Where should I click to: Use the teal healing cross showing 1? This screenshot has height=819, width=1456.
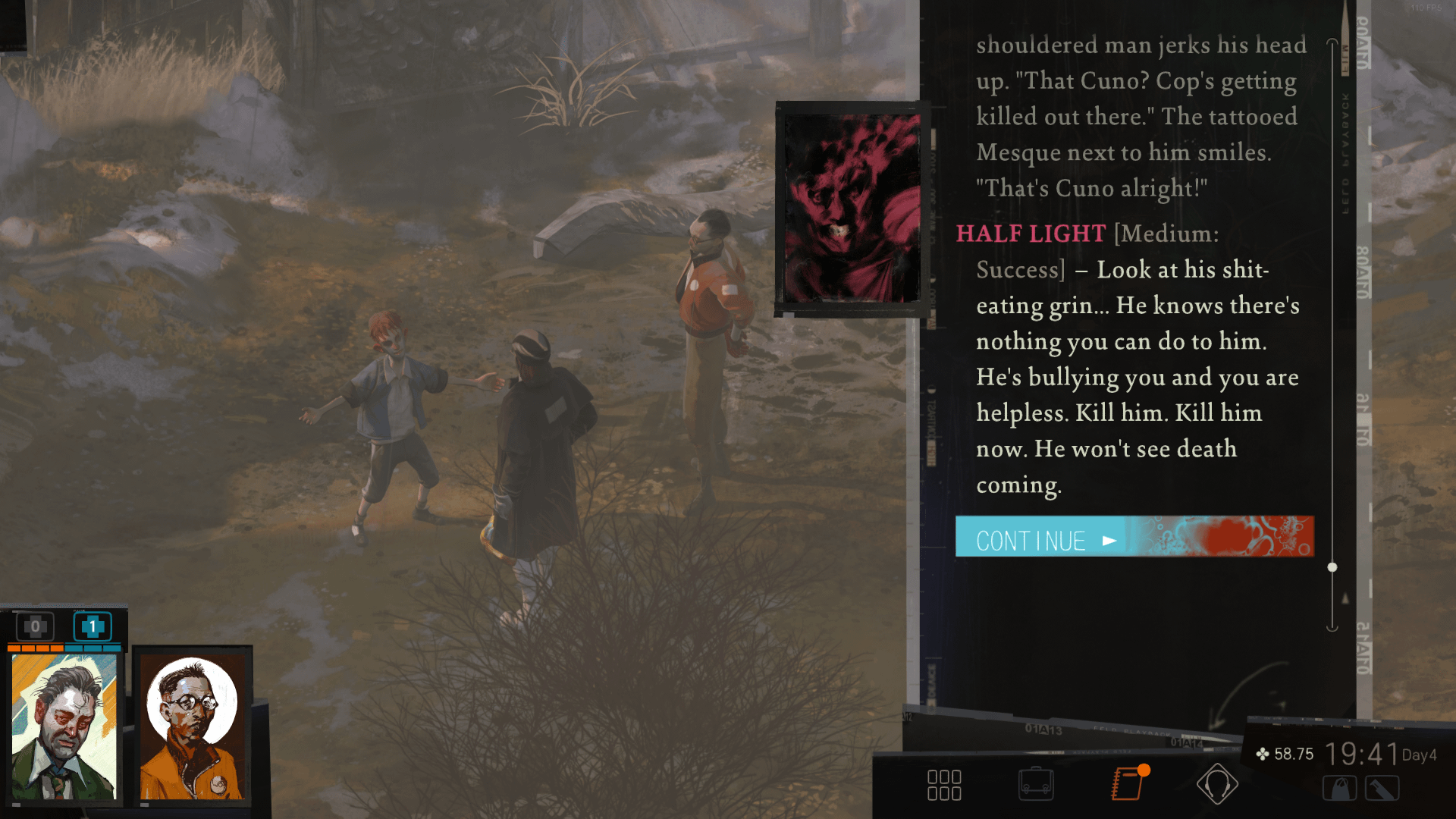(93, 627)
